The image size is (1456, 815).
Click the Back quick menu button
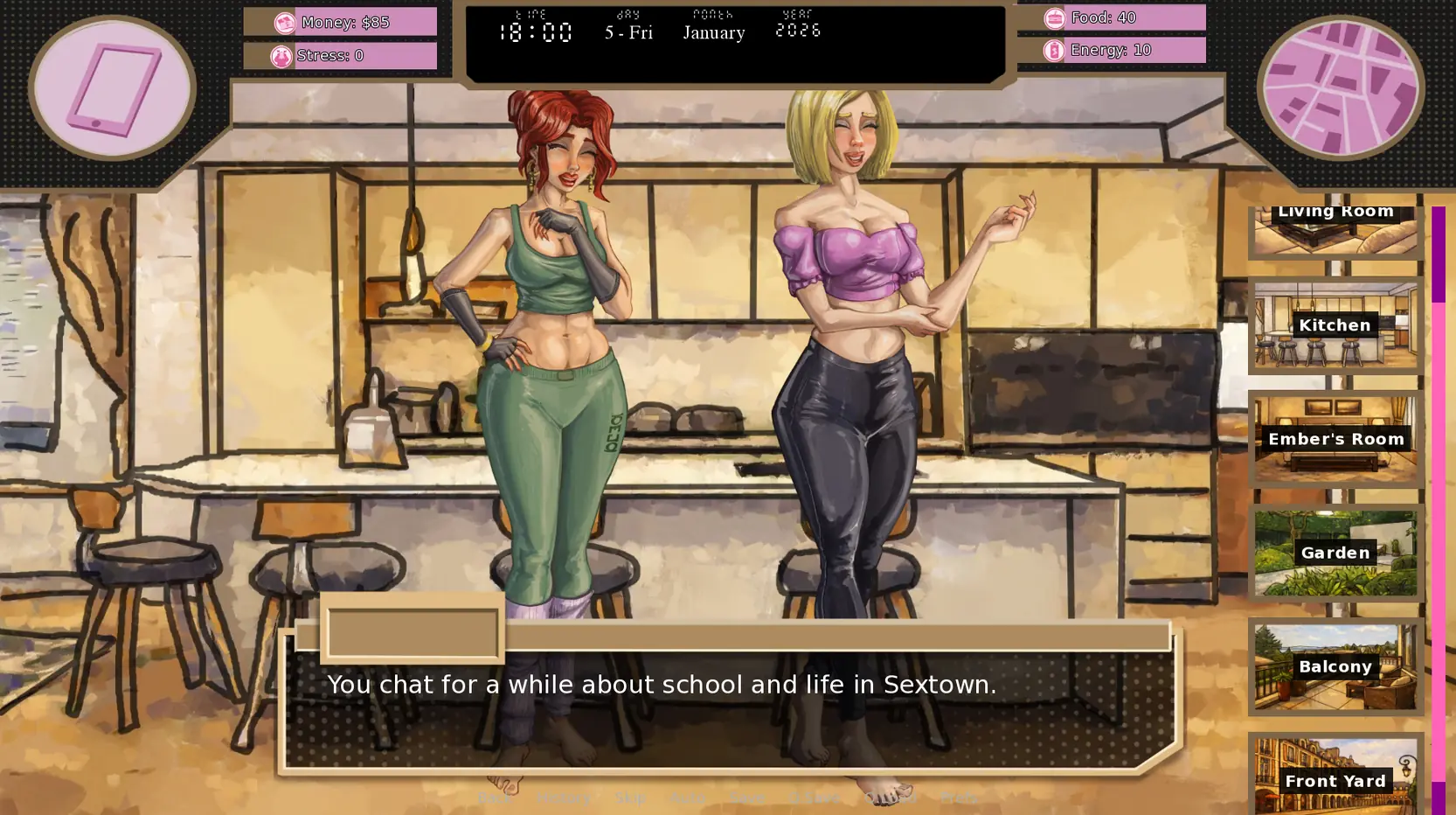point(495,798)
